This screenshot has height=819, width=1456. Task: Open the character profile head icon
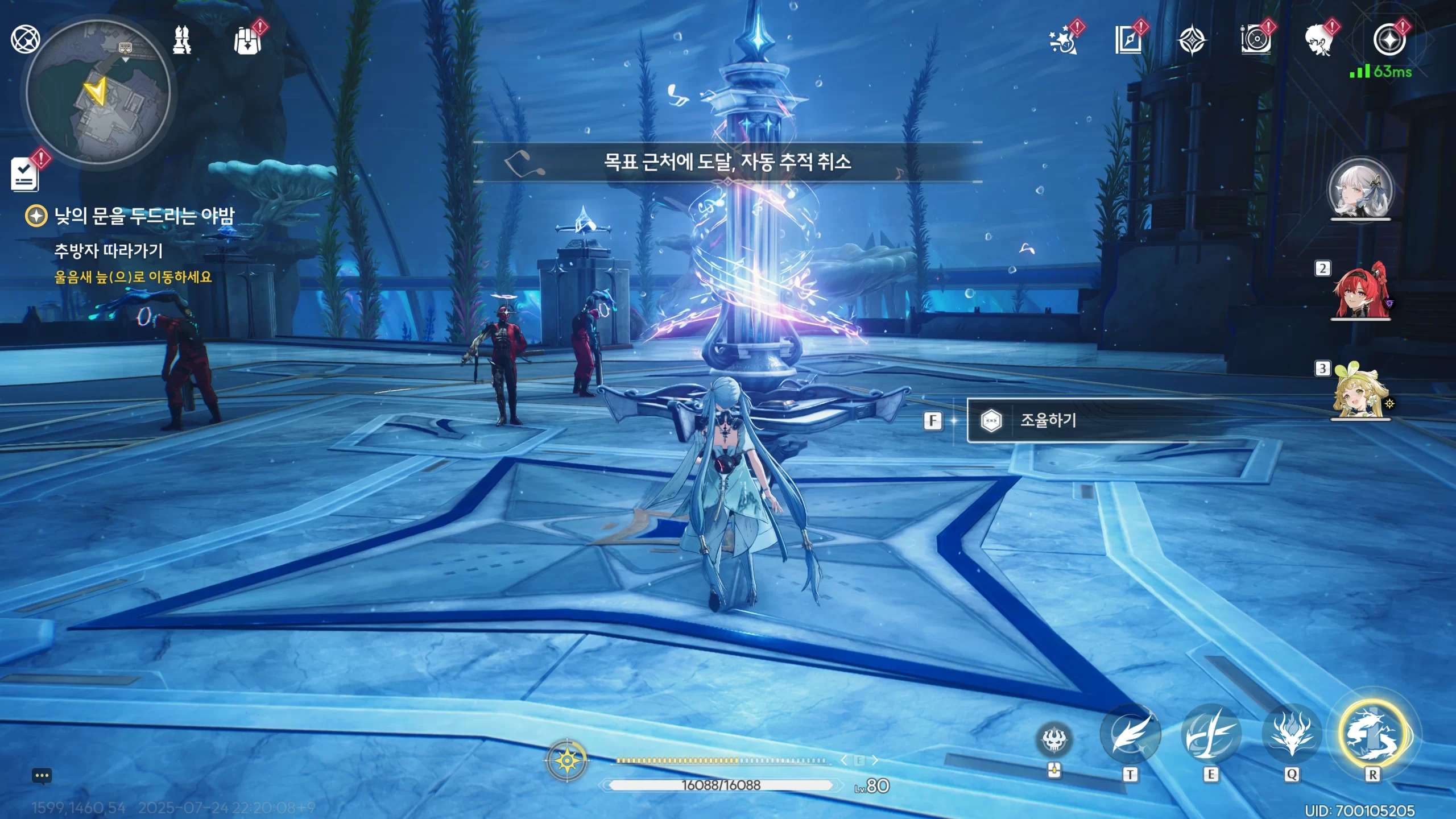click(x=1319, y=41)
